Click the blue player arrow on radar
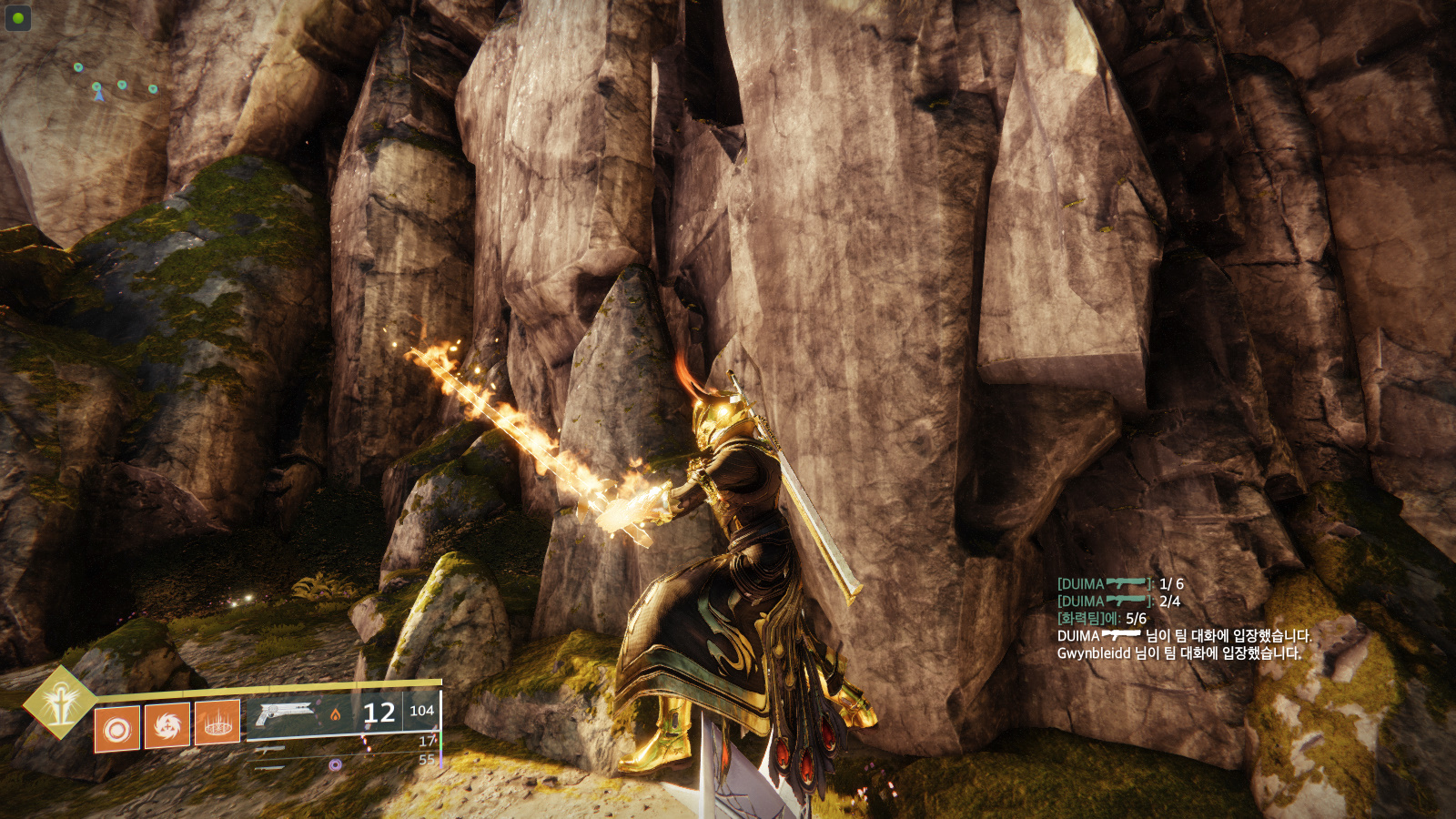This screenshot has height=819, width=1456. tap(98, 95)
